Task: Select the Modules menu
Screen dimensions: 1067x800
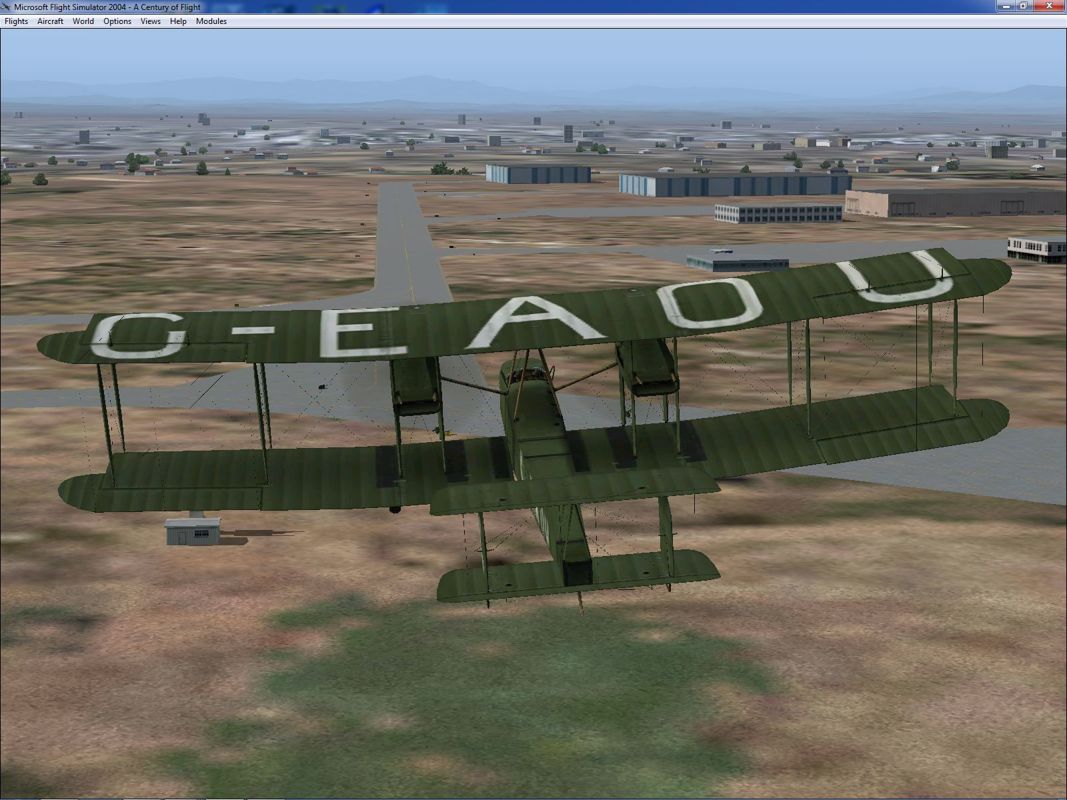Action: pos(211,21)
